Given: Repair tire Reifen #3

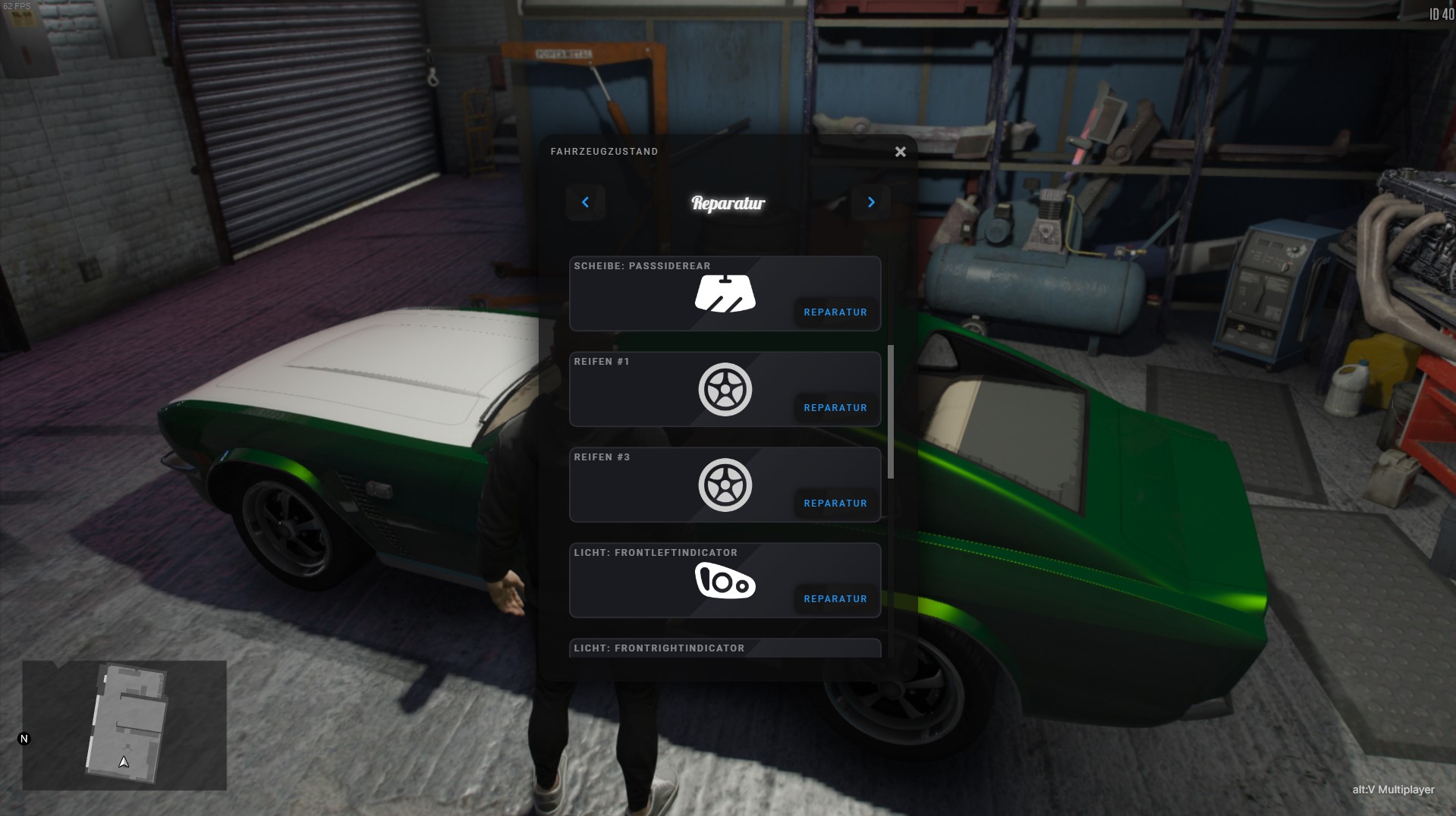Looking at the screenshot, I should click(835, 504).
